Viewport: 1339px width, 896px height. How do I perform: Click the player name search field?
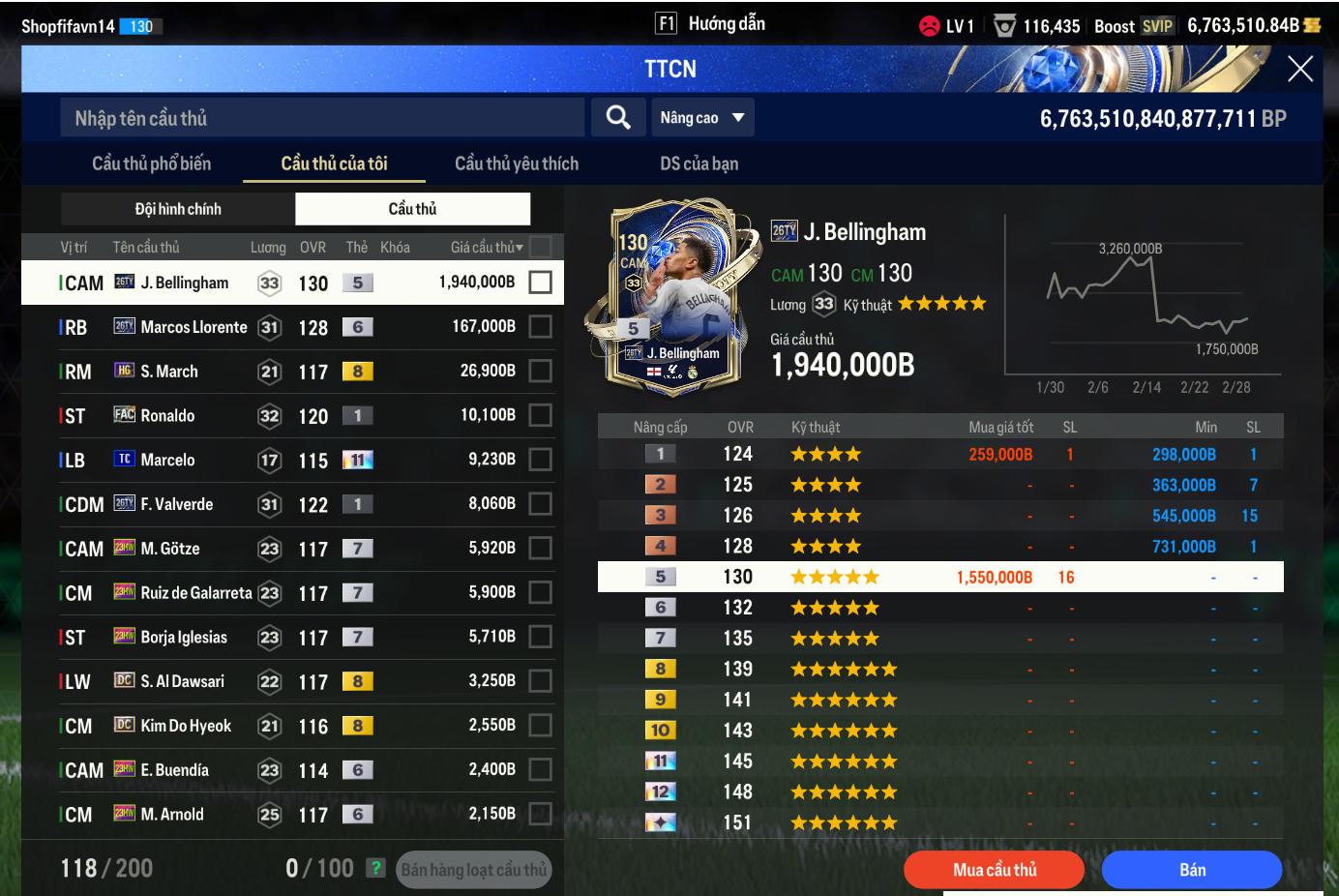[x=322, y=118]
